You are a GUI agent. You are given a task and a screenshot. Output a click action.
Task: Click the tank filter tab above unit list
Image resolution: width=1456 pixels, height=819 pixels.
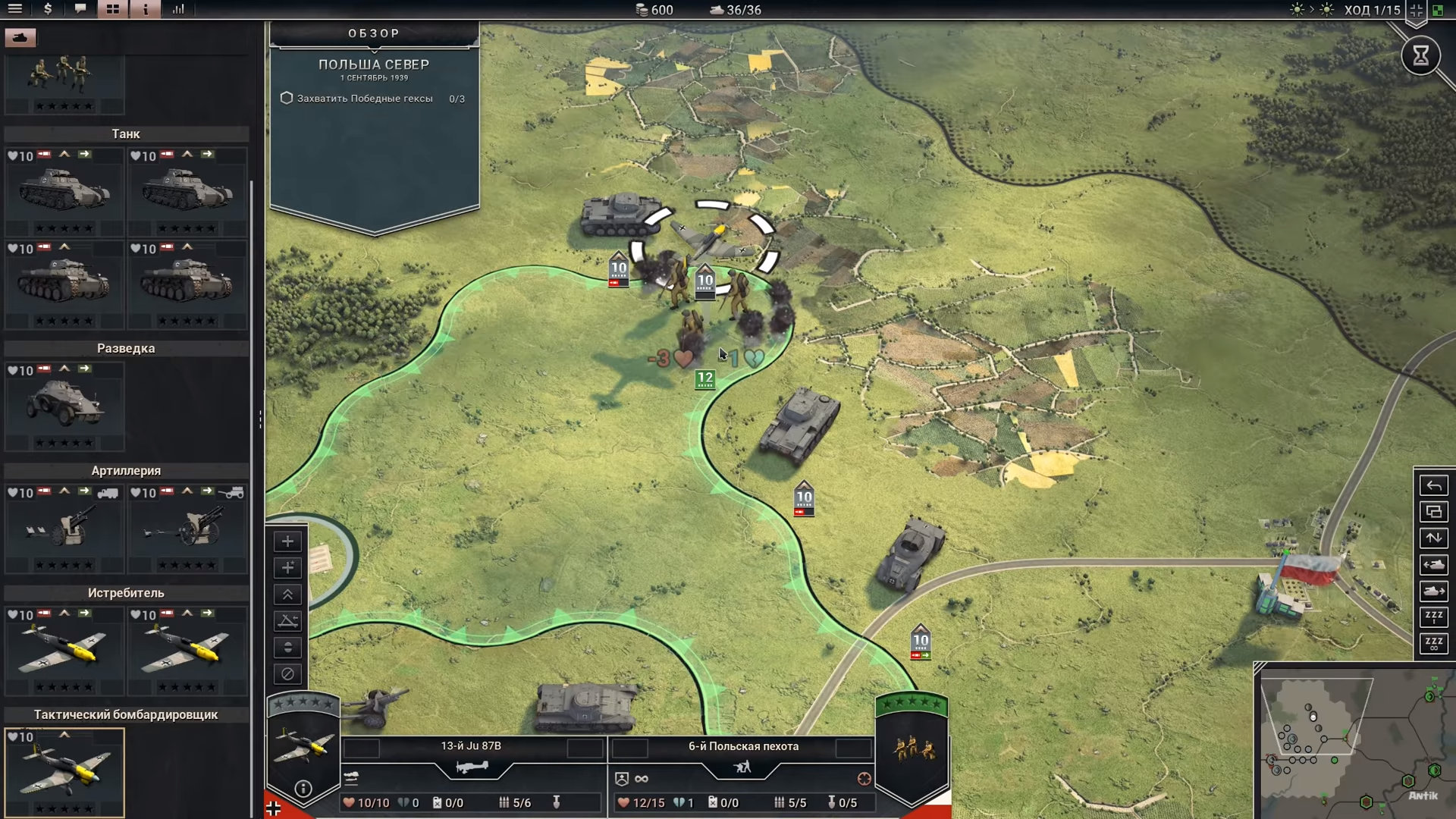coord(20,37)
